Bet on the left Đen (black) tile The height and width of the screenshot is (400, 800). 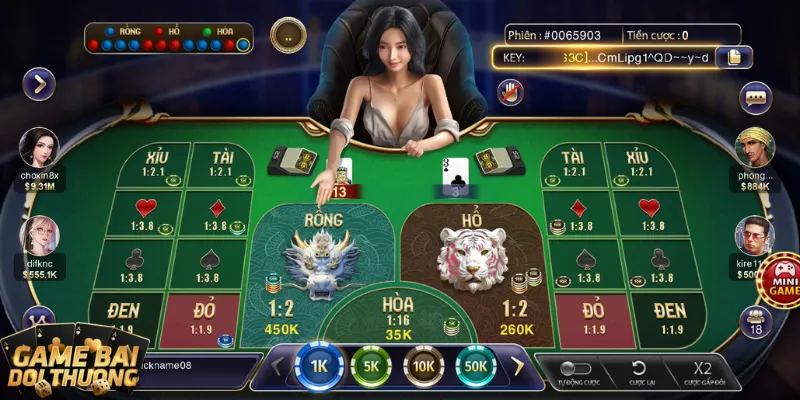tap(125, 314)
